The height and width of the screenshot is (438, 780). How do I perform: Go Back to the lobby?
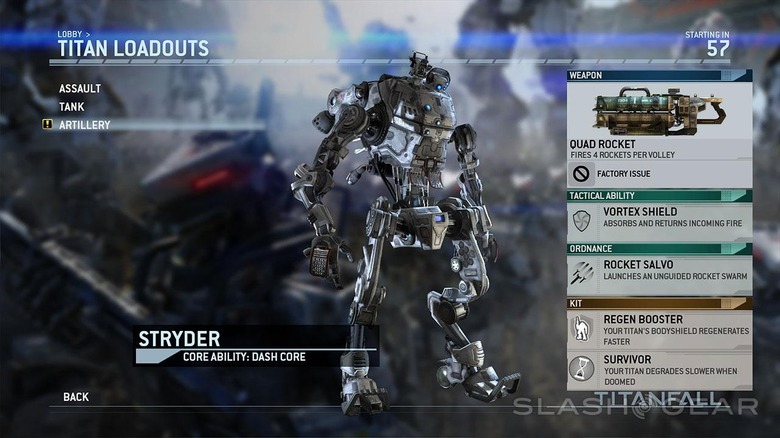[76, 397]
